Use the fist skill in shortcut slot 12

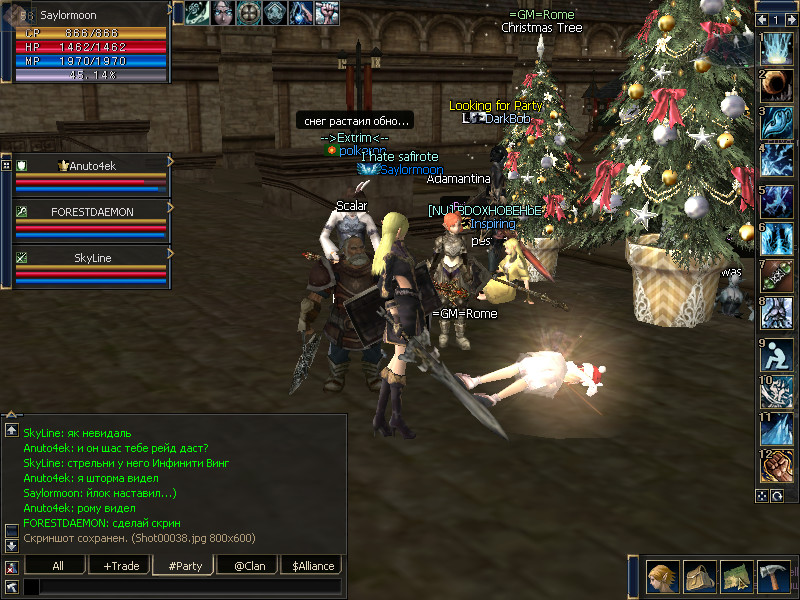[777, 466]
